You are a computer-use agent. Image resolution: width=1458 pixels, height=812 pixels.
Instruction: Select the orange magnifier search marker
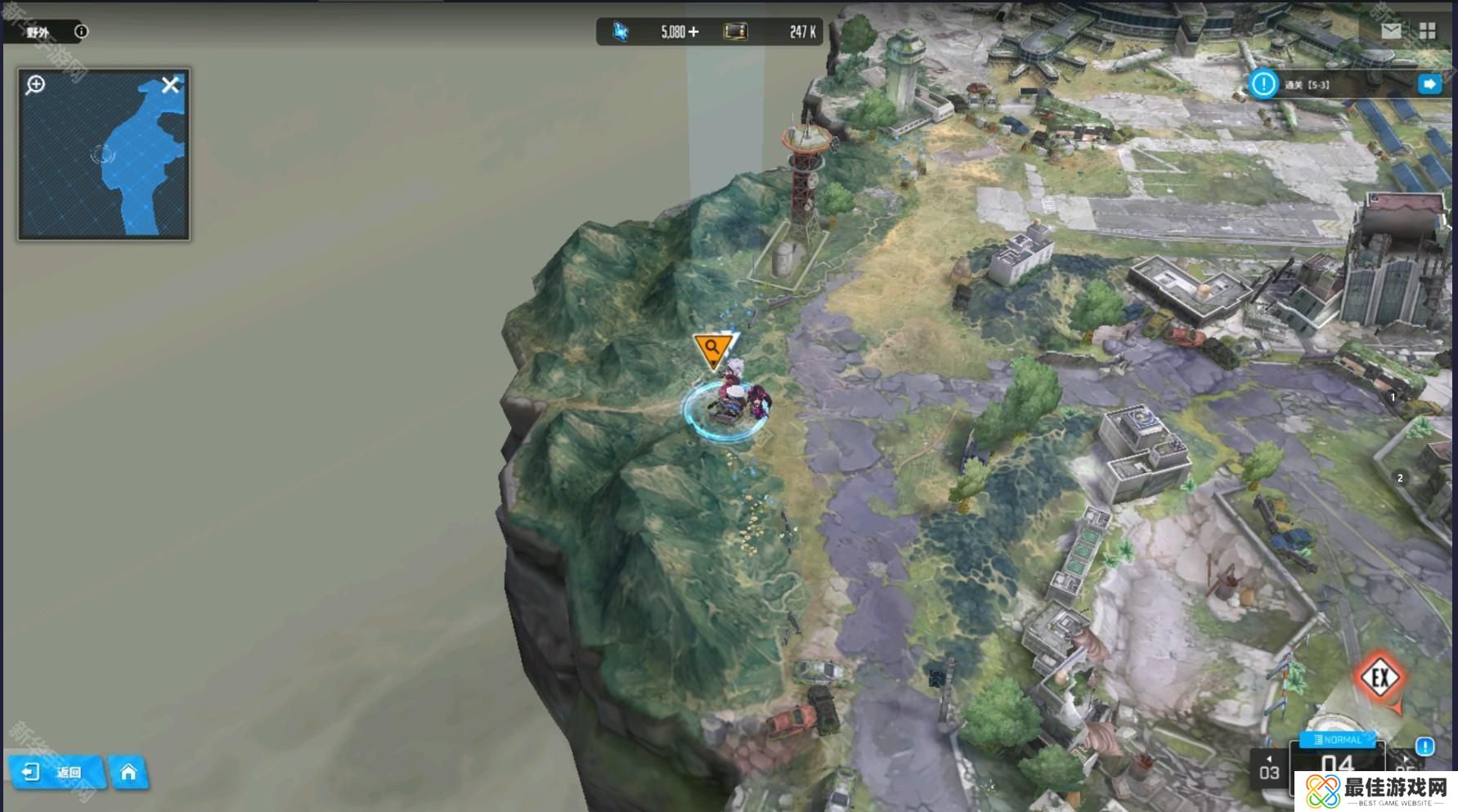712,348
